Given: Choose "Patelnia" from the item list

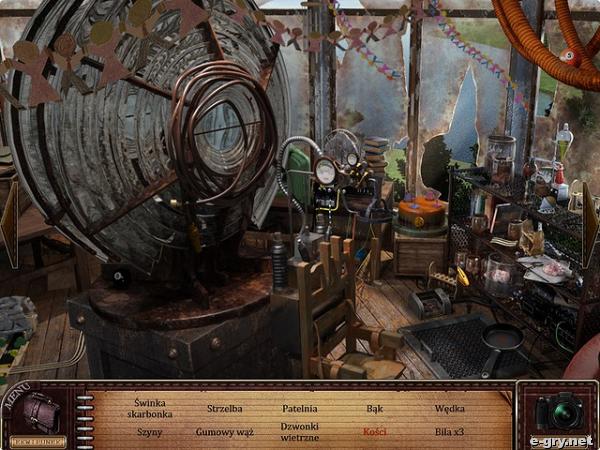Looking at the screenshot, I should coord(299,408).
